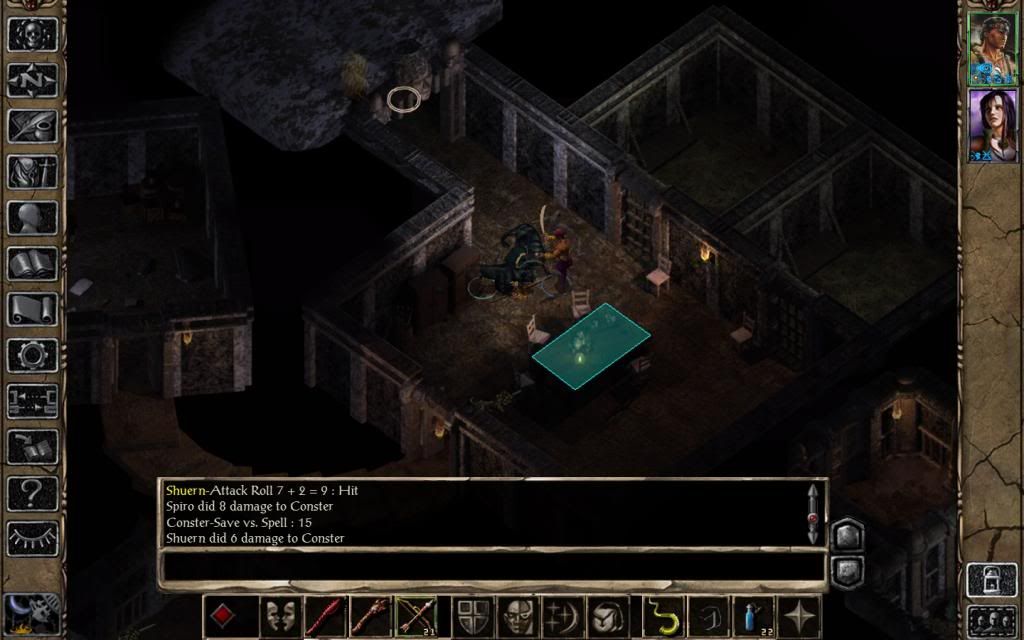Open the inventory screen from the armor icon
Screen dimensions: 1024x640
point(32,171)
